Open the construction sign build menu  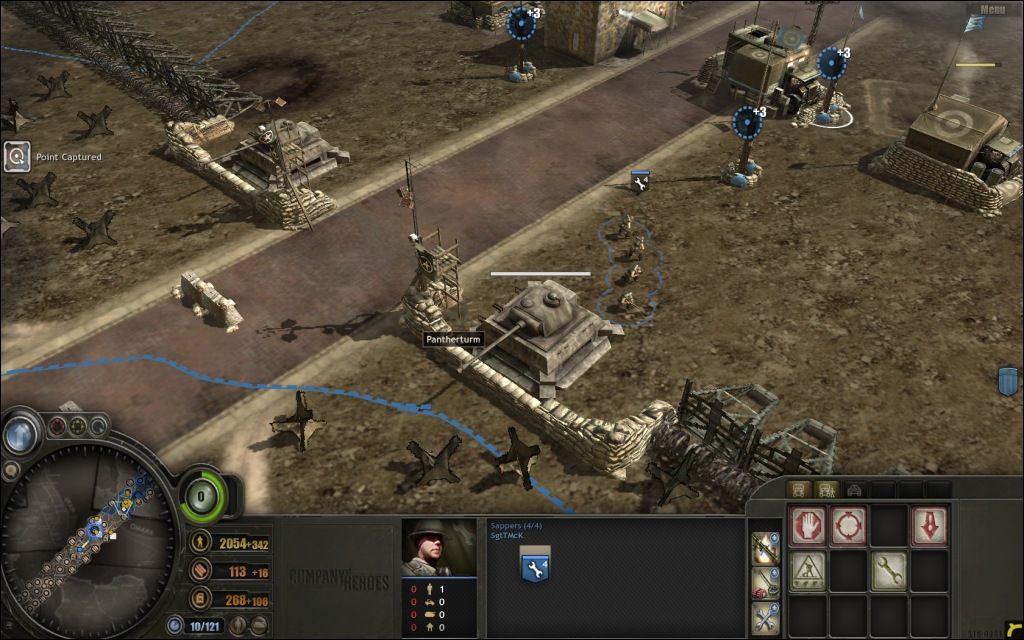(x=808, y=572)
